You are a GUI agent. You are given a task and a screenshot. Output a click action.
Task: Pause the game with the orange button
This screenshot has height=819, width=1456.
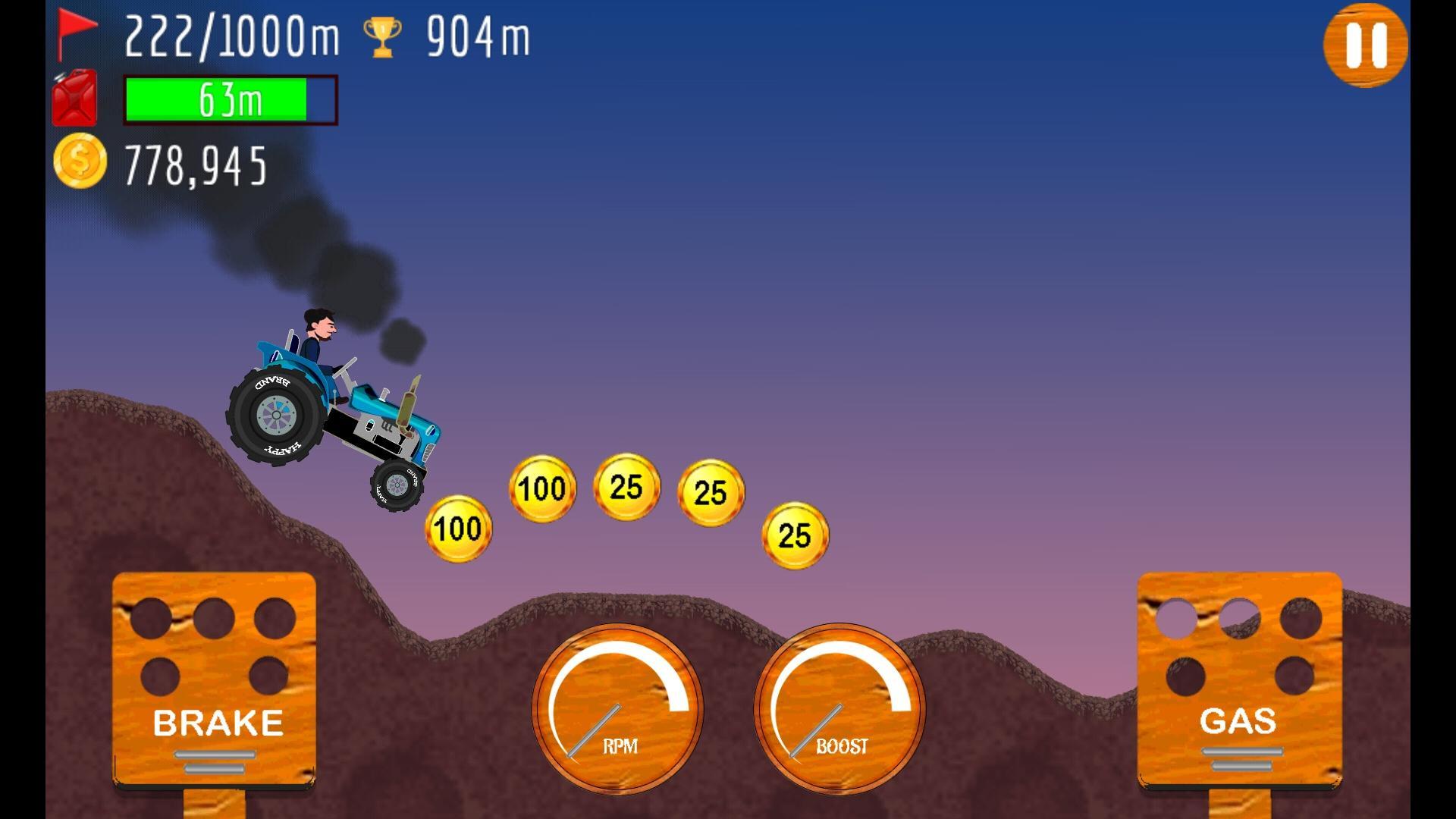pos(1365,45)
